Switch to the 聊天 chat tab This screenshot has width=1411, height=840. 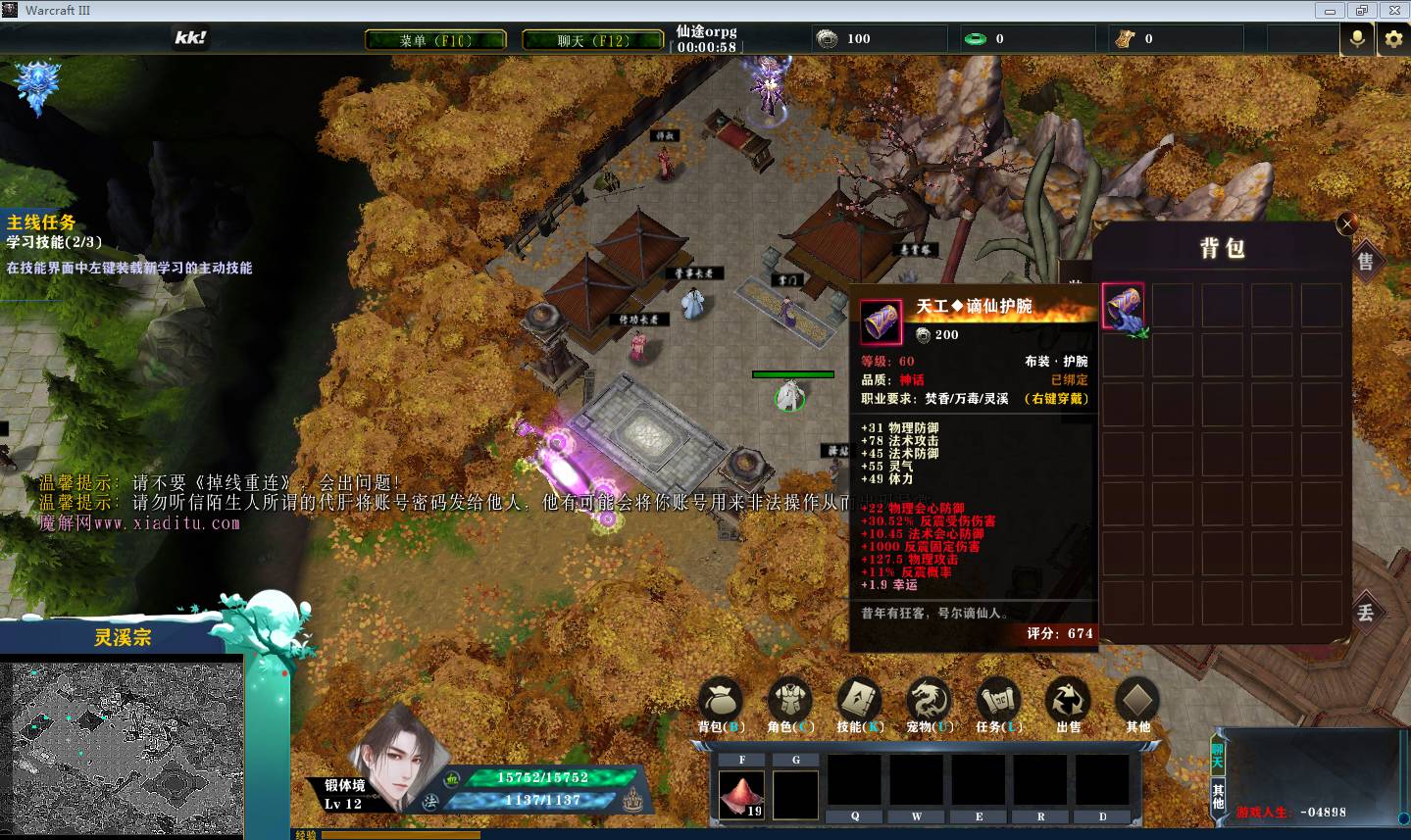coord(1218,756)
